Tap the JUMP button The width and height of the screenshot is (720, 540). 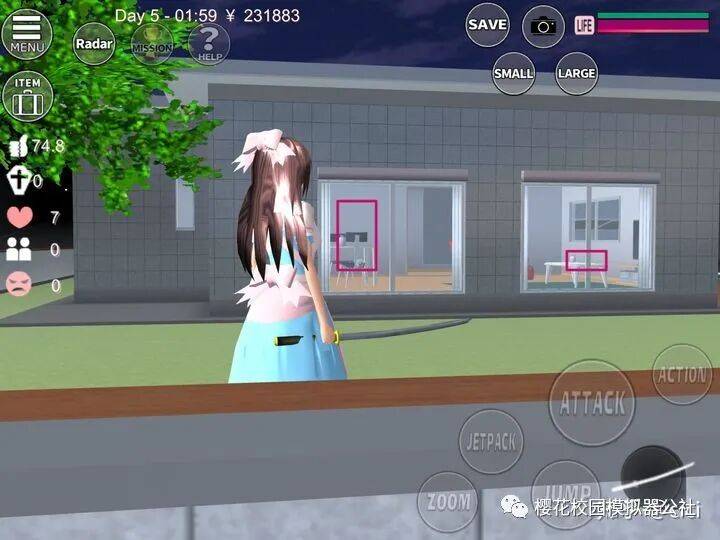563,490
